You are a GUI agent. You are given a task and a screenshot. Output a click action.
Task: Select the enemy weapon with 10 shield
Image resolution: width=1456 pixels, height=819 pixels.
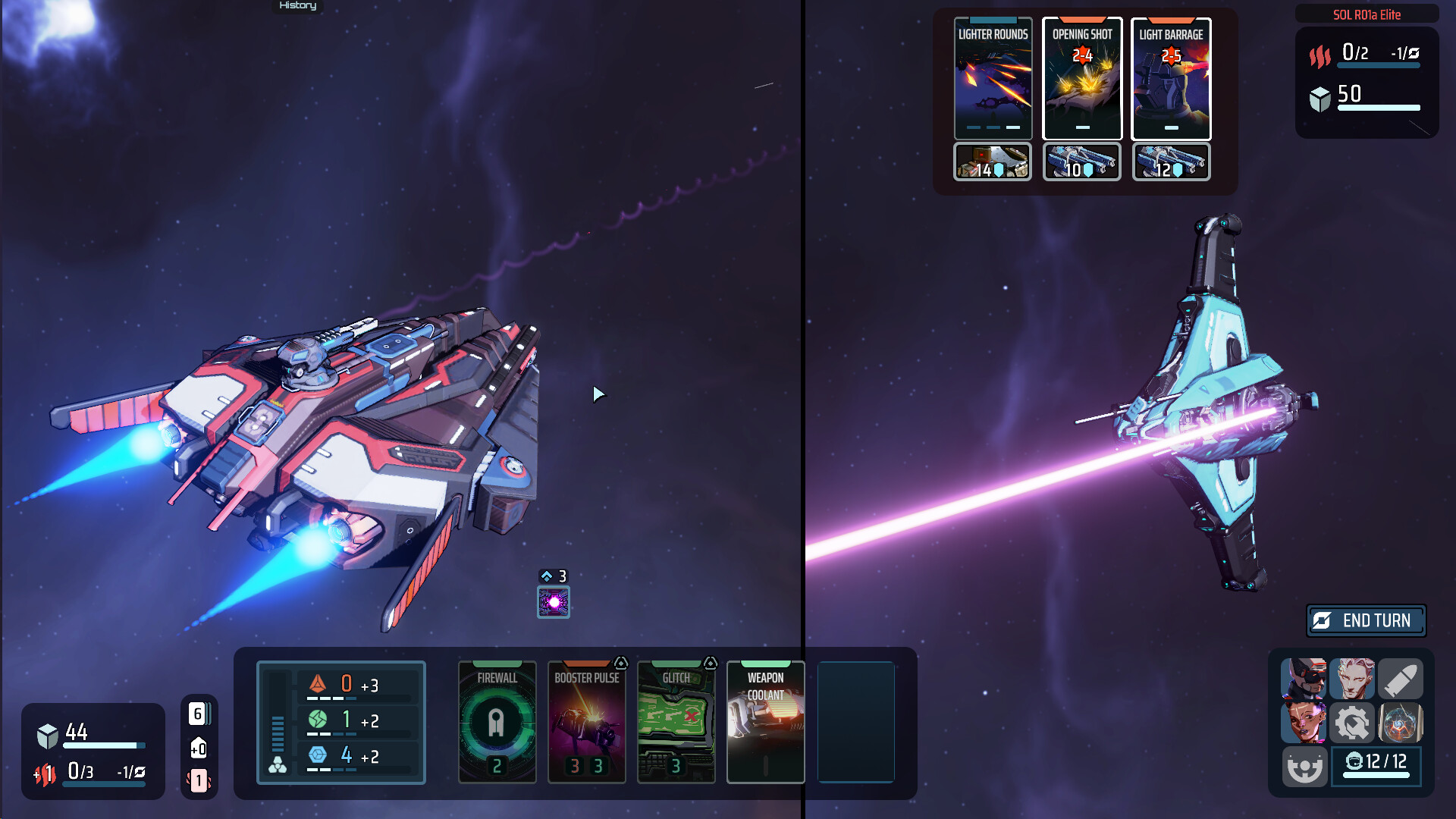(x=1082, y=162)
